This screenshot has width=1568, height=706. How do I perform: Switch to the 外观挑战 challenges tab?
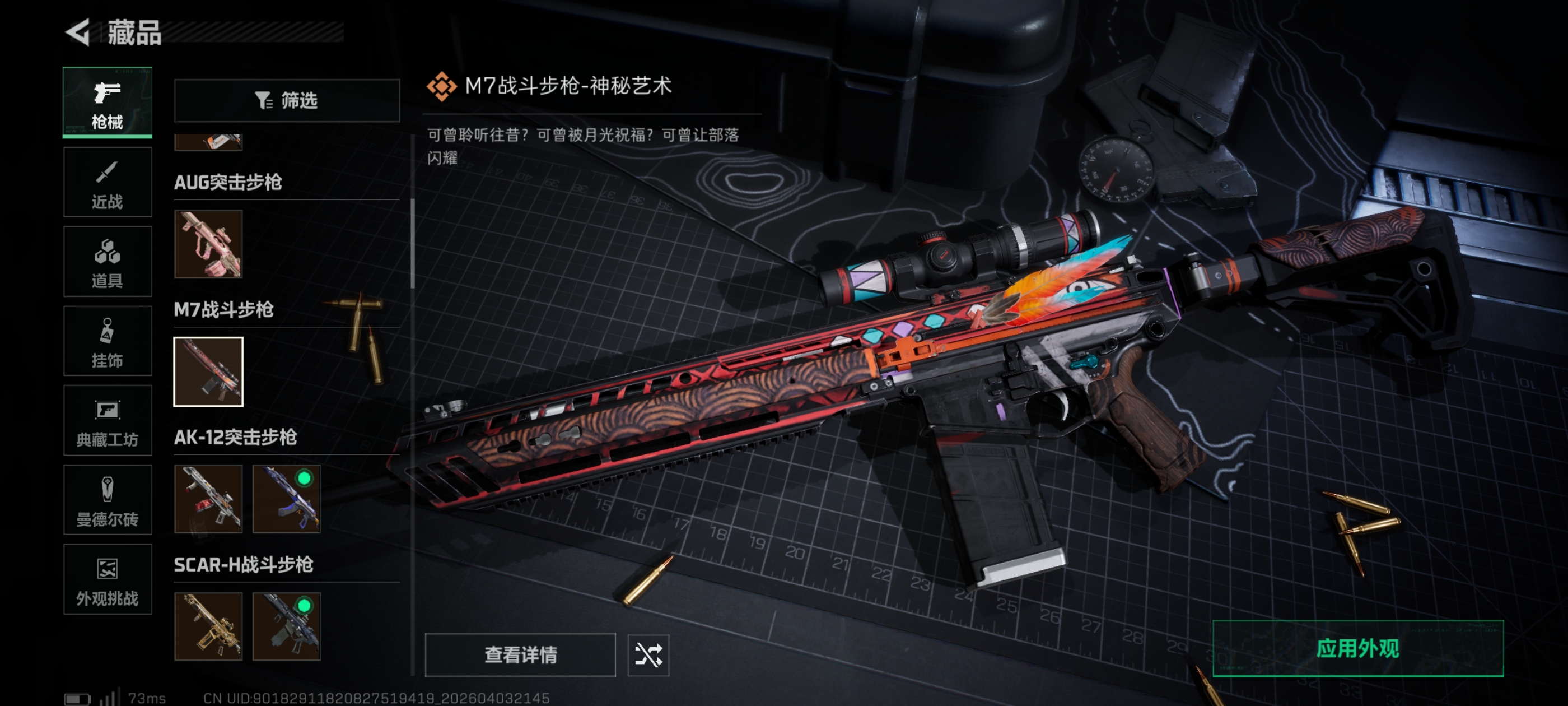pyautogui.click(x=107, y=579)
